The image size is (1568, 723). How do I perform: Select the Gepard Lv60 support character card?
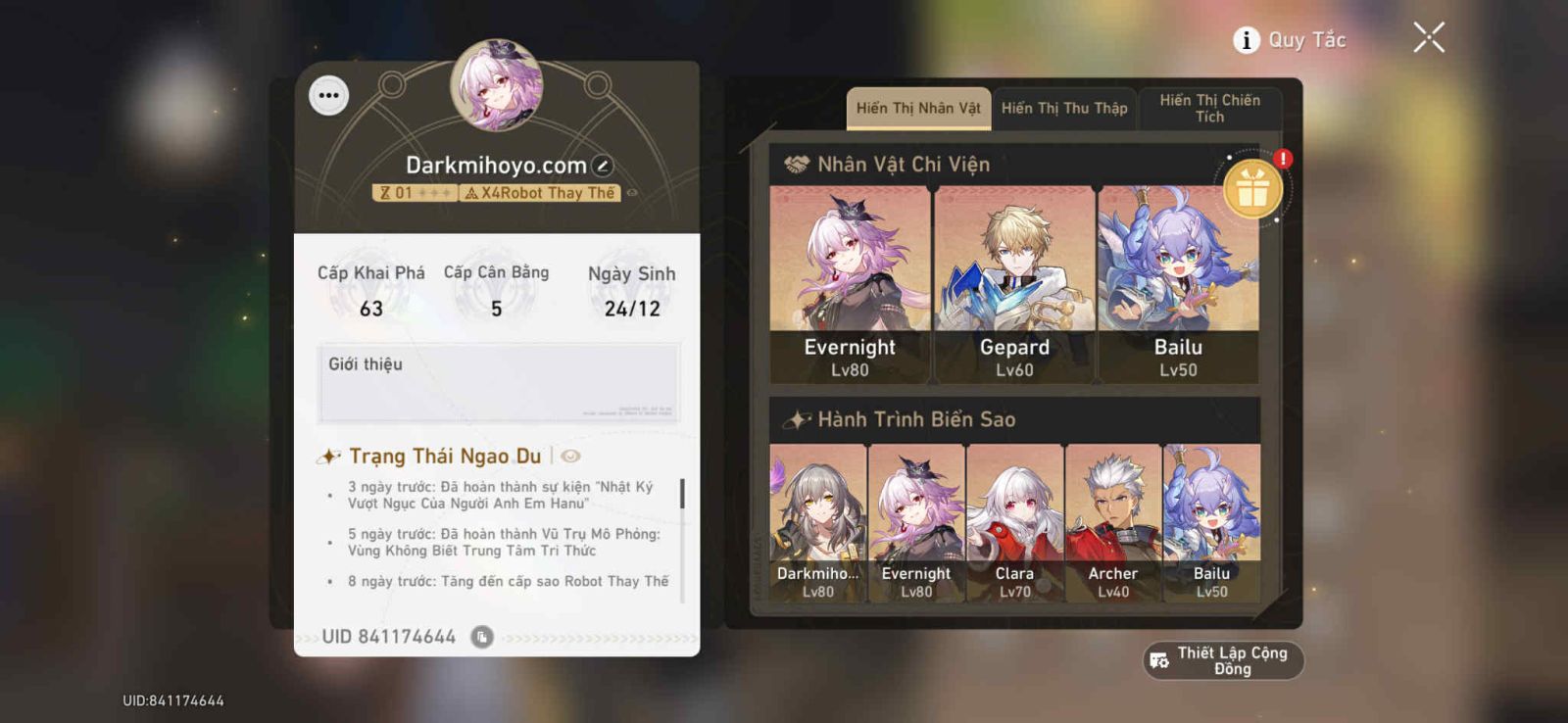click(x=1015, y=284)
